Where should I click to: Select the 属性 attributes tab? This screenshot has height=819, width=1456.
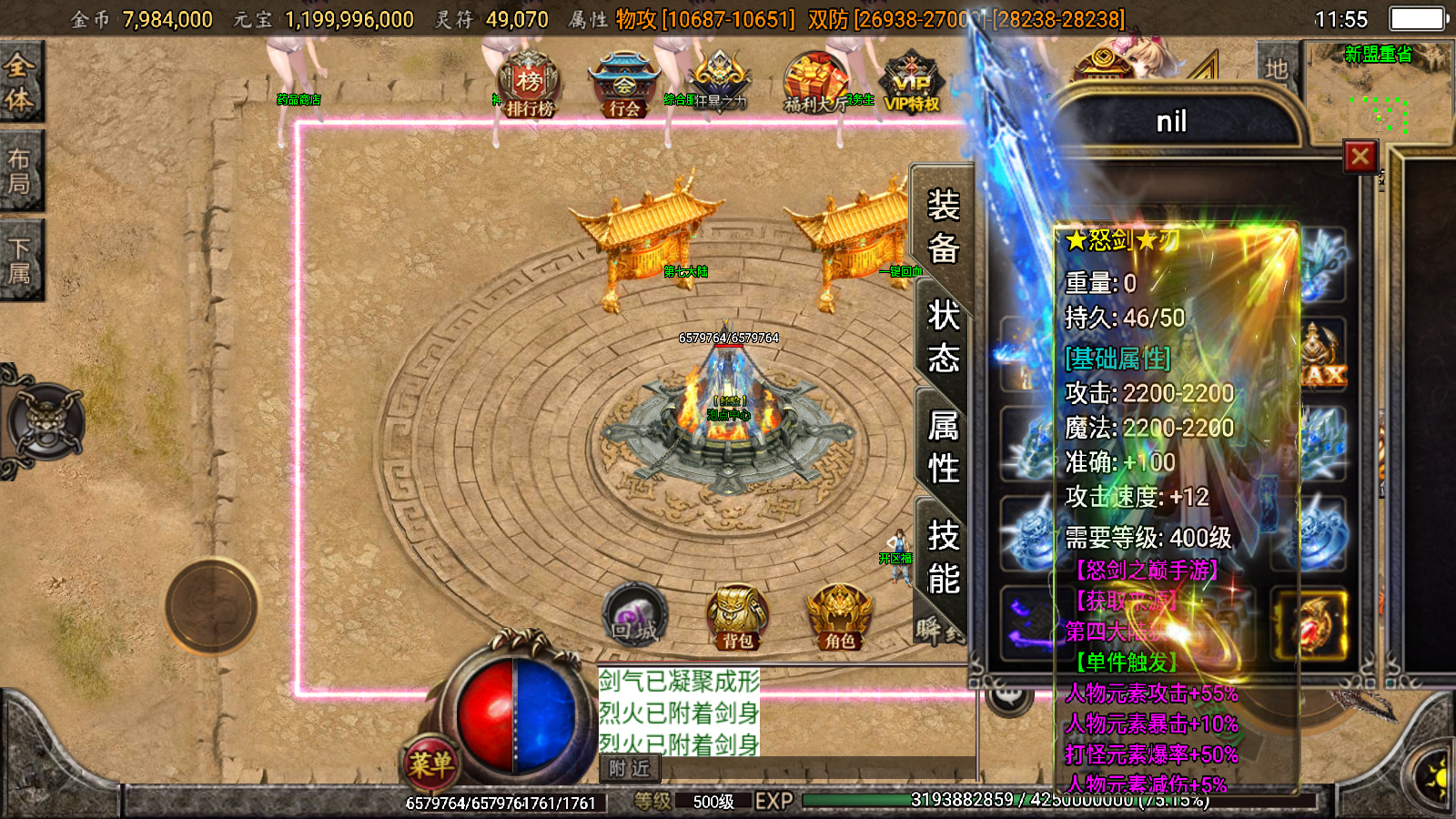pos(943,447)
